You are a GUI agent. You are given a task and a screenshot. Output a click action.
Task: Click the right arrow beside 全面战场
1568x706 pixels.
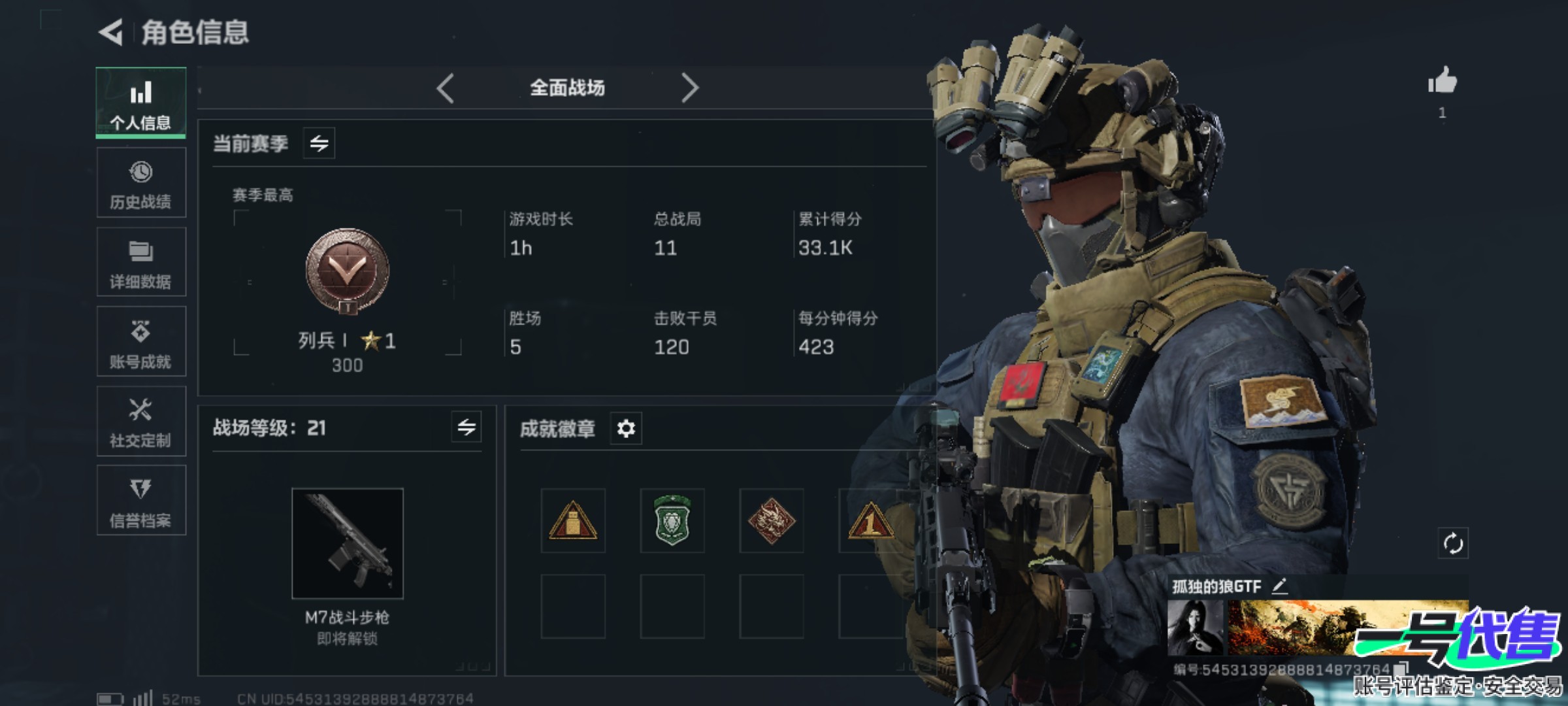tap(689, 88)
